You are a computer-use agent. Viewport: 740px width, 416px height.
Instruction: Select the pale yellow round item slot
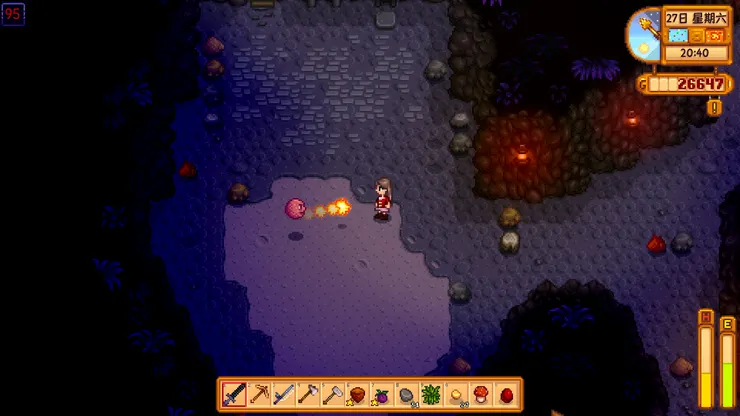click(x=455, y=394)
